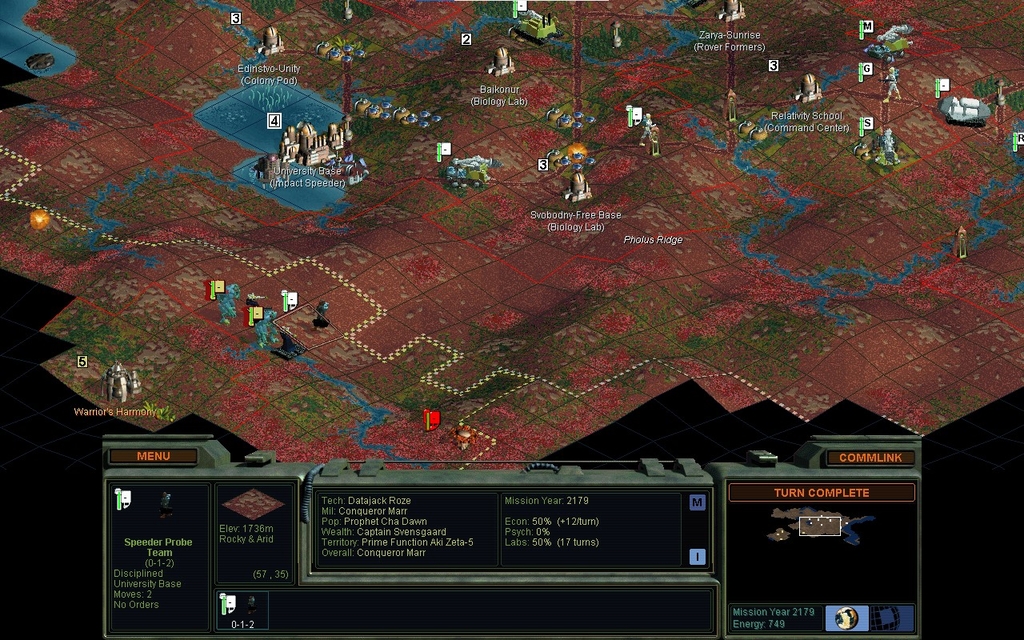1024x640 pixels.
Task: Open the COMMLINK panel
Action: (870, 457)
